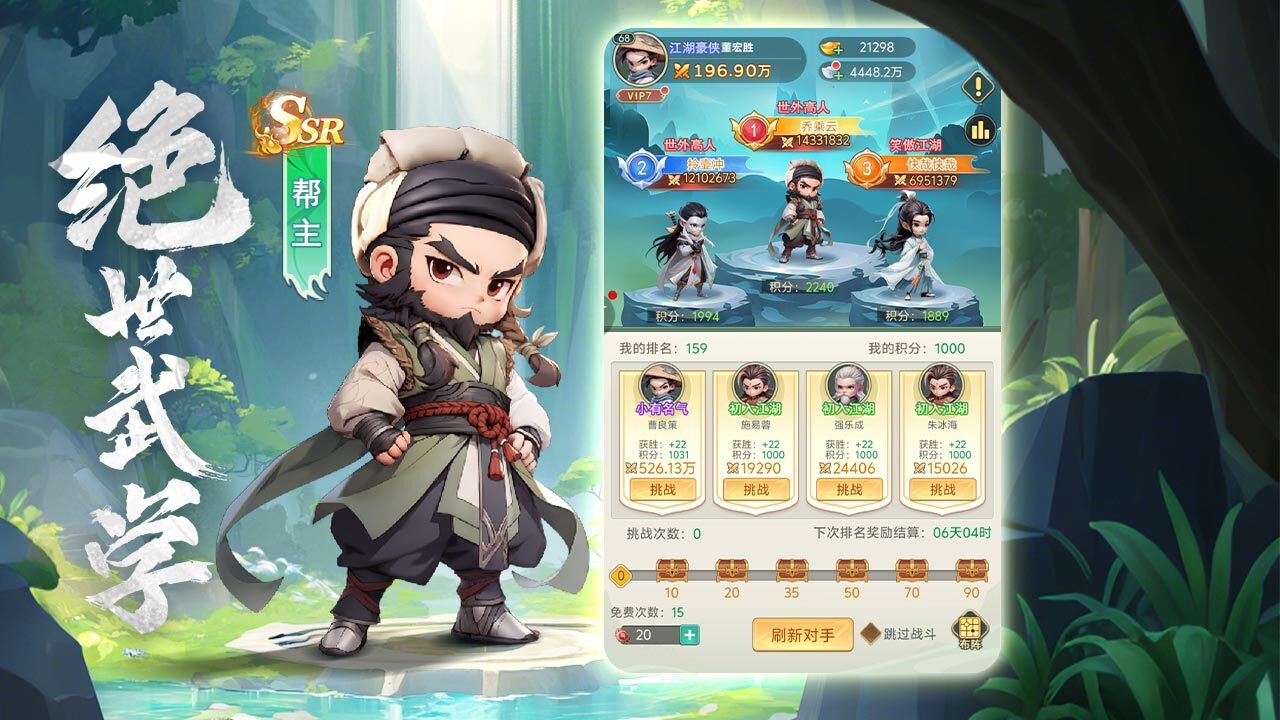
Task: Click the plus stepper beside the 20 cost
Action: tap(688, 636)
